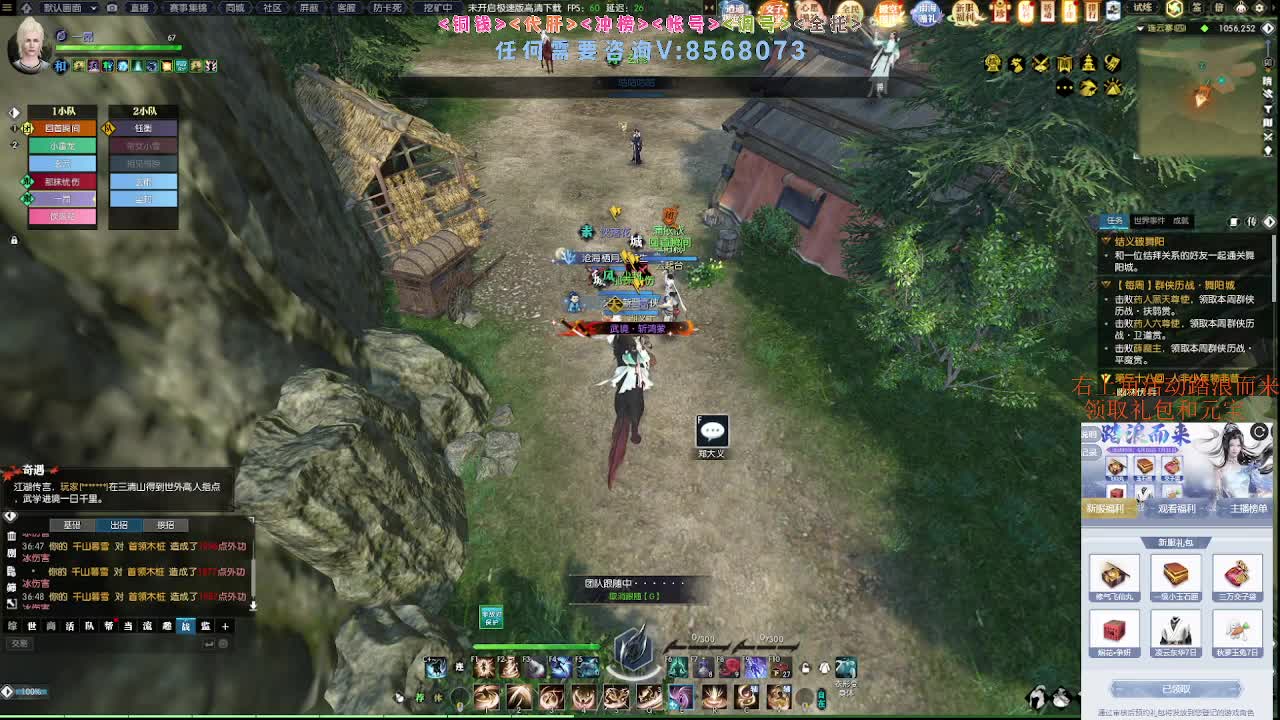This screenshot has height=720, width=1280.
Task: Switch to the 世界事件 tab
Action: [1149, 222]
